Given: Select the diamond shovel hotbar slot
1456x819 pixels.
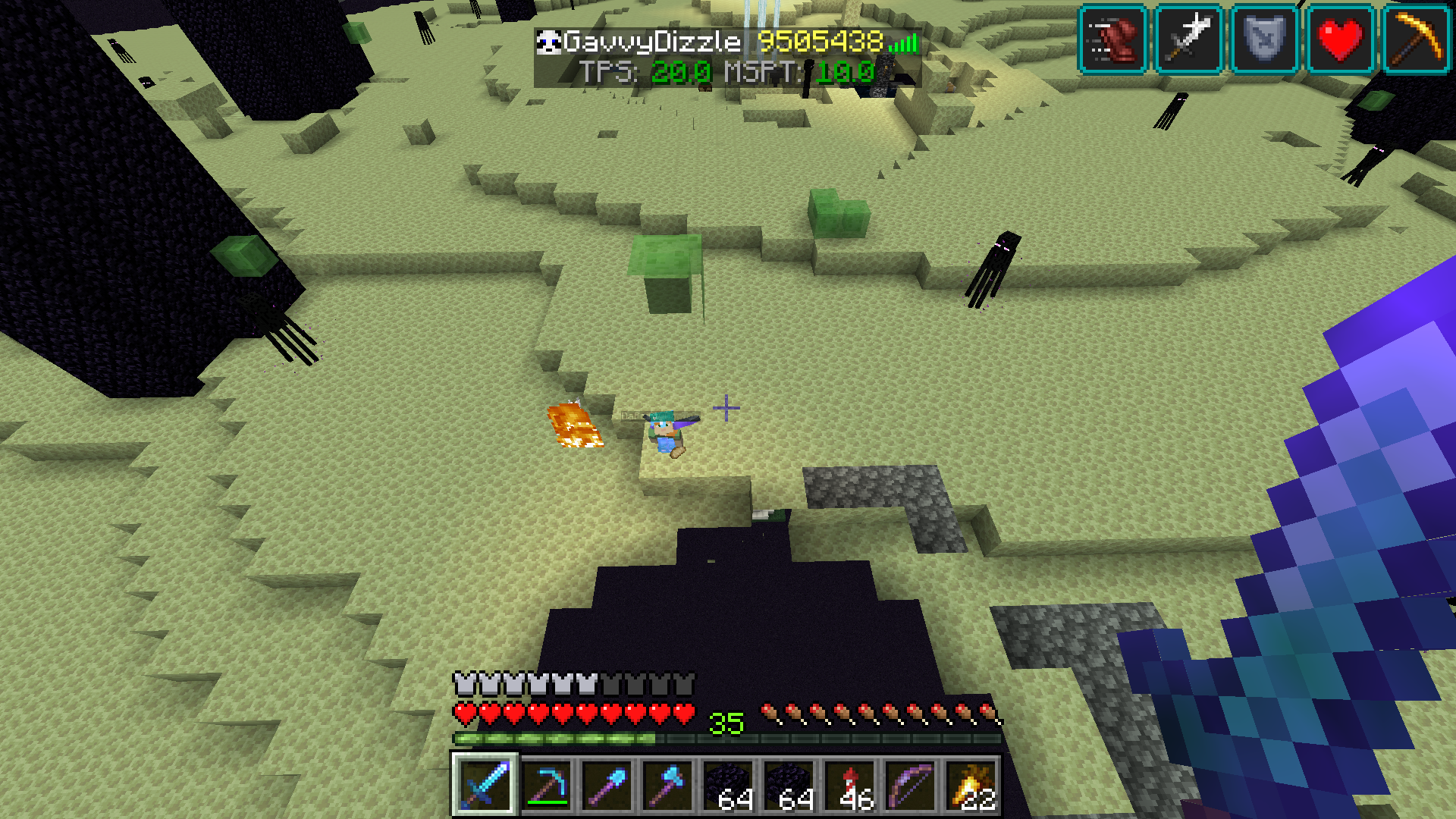Looking at the screenshot, I should point(607,785).
